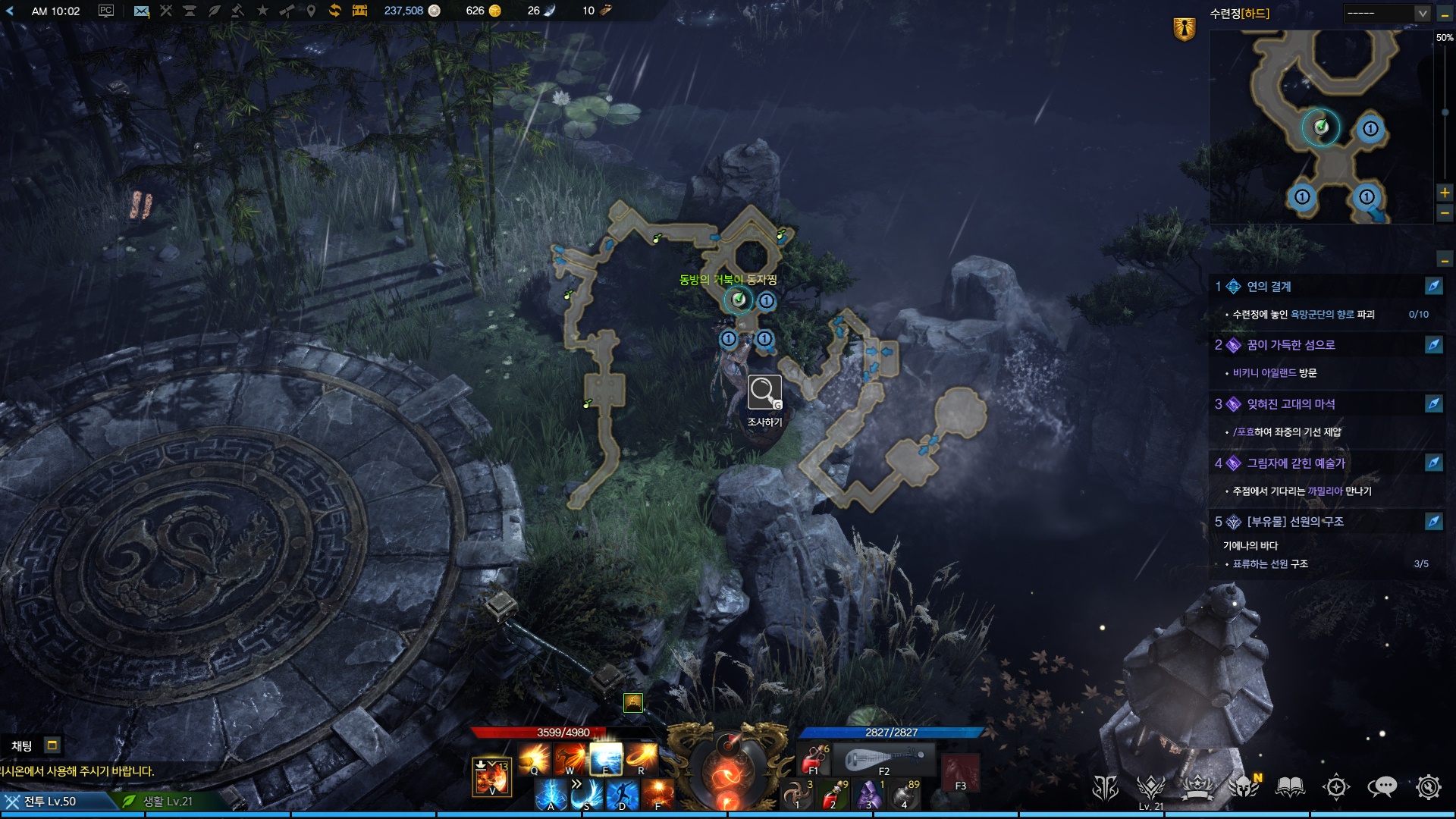This screenshot has height=819, width=1456.
Task: Toggle the button beside the 채팅 label
Action: click(x=52, y=745)
